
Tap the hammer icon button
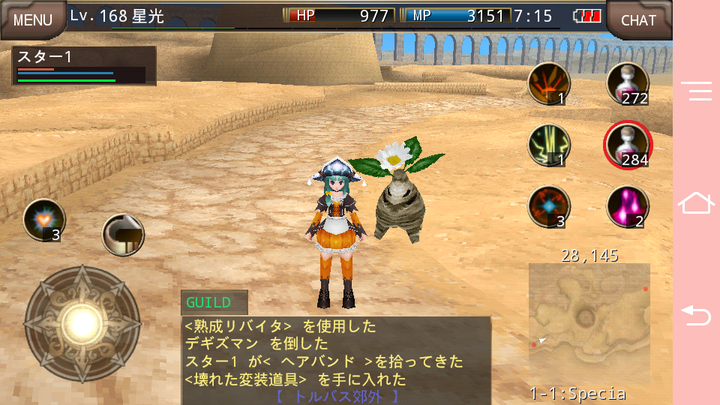click(123, 234)
